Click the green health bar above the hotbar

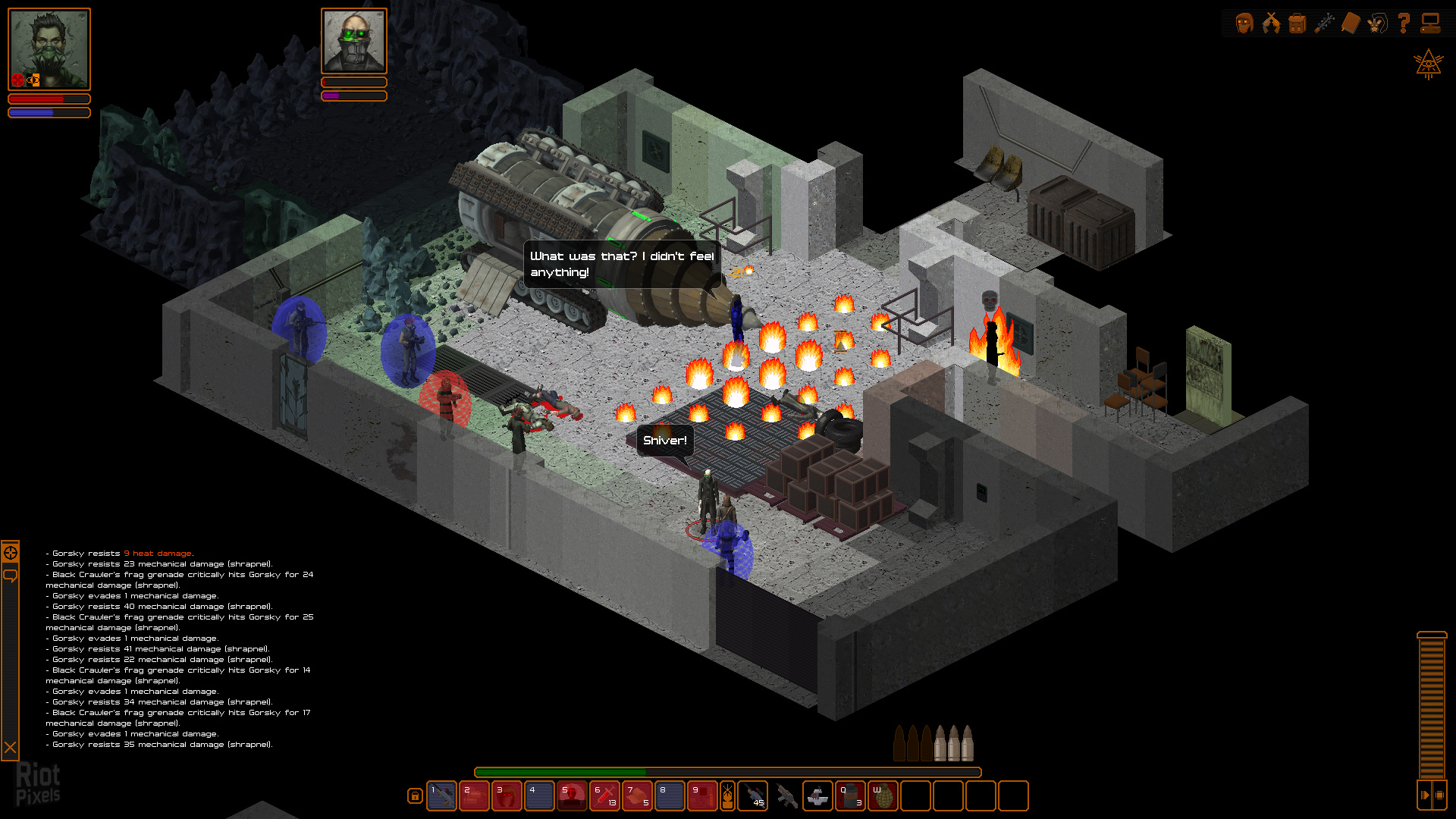(x=561, y=770)
